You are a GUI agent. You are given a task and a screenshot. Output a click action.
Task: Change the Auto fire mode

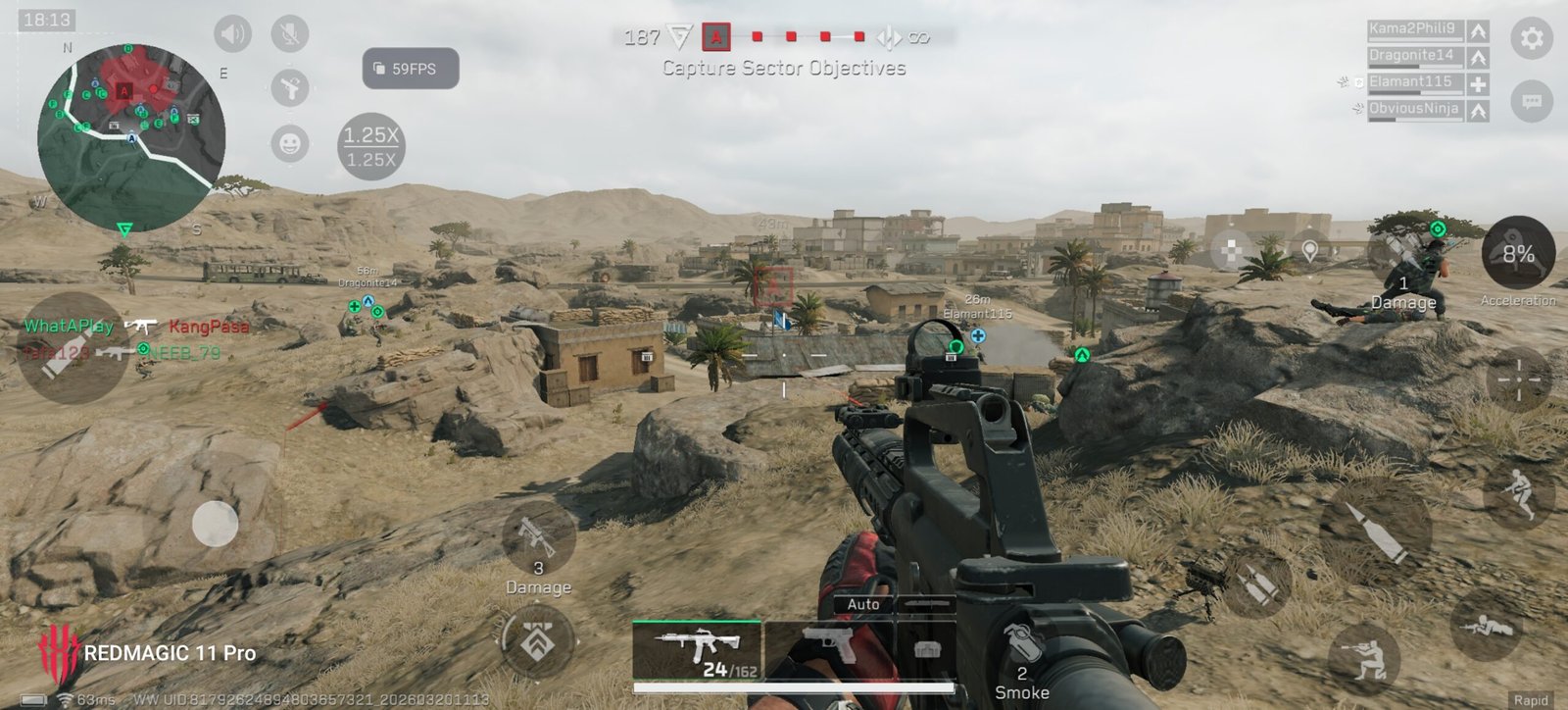863,605
